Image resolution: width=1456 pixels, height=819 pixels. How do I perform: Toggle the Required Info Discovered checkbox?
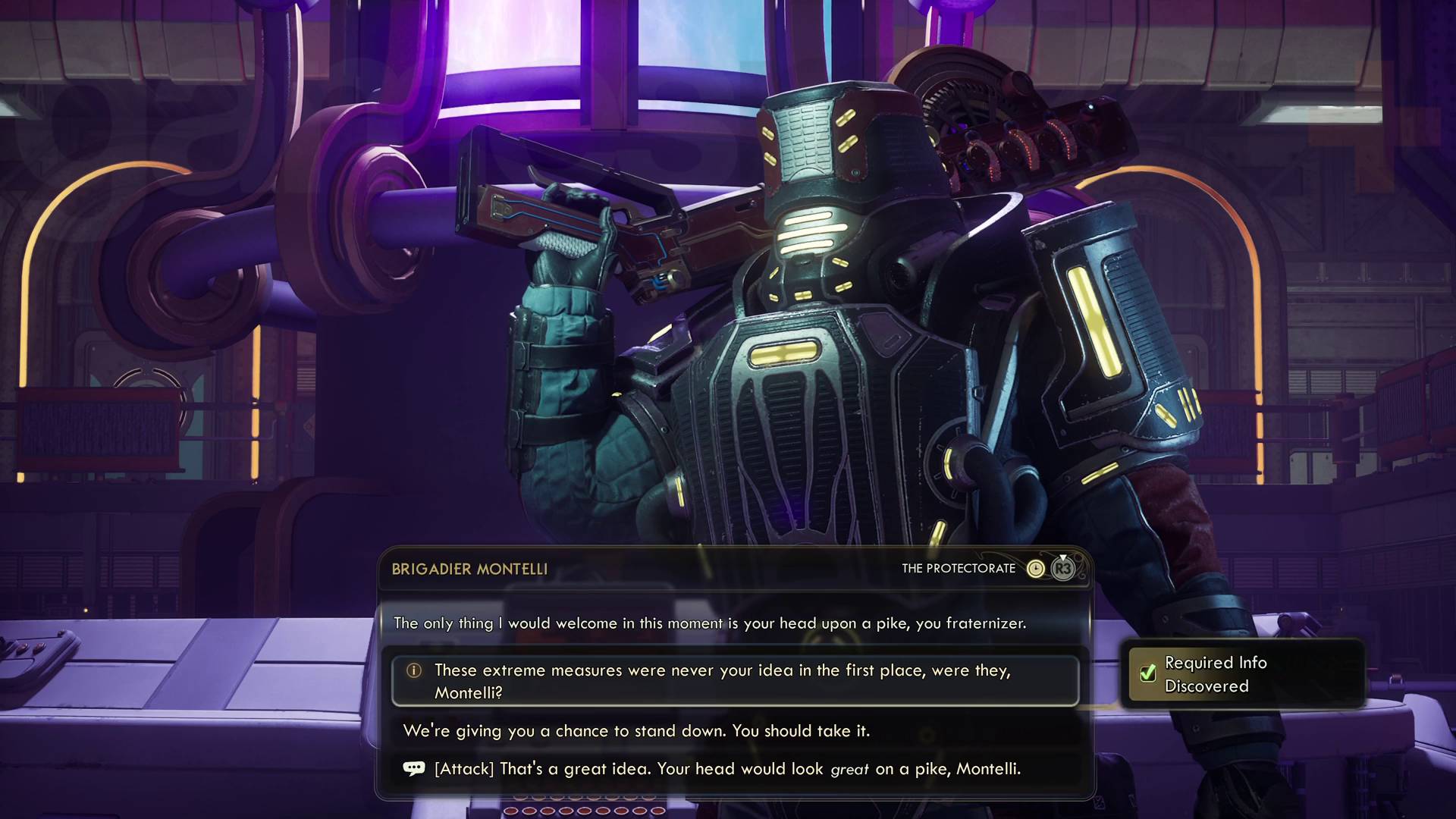[1148, 674]
